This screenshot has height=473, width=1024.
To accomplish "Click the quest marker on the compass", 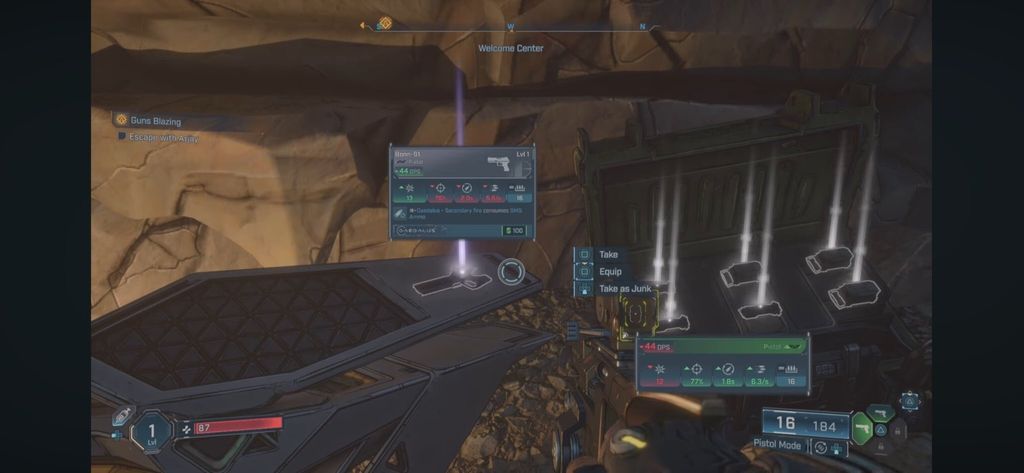I will click(384, 24).
